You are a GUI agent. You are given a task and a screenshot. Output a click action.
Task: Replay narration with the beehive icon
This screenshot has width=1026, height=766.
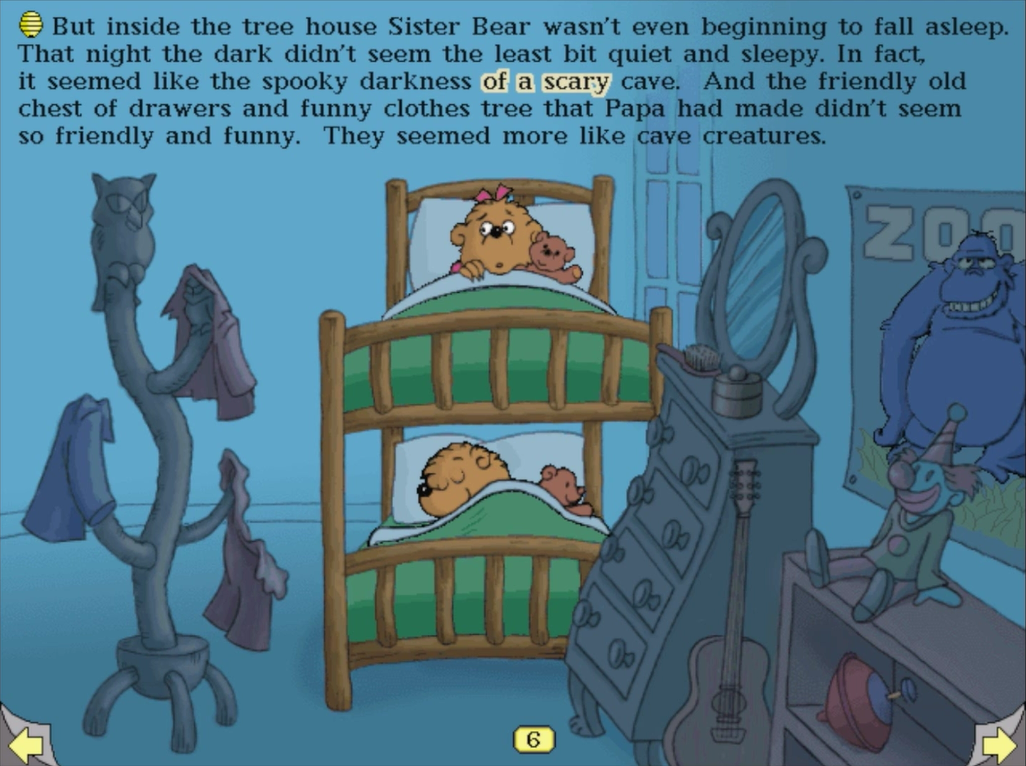point(31,24)
